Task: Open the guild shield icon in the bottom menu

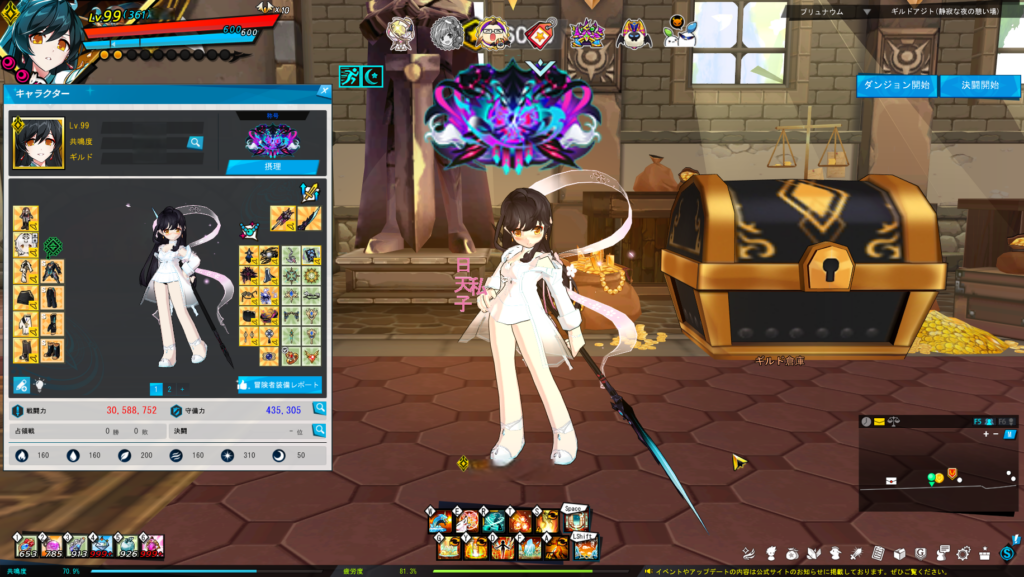Action: [x=920, y=553]
